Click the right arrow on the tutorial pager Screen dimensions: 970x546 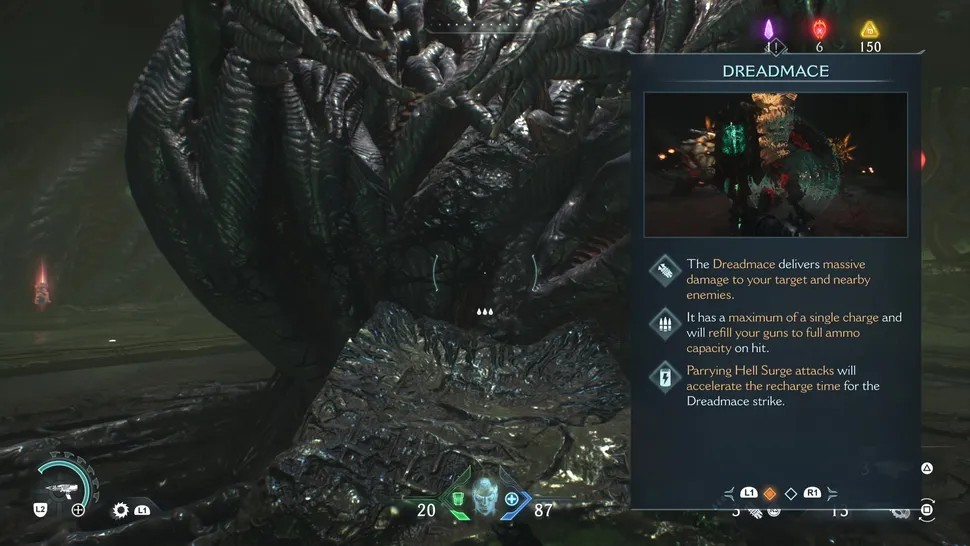click(x=831, y=493)
